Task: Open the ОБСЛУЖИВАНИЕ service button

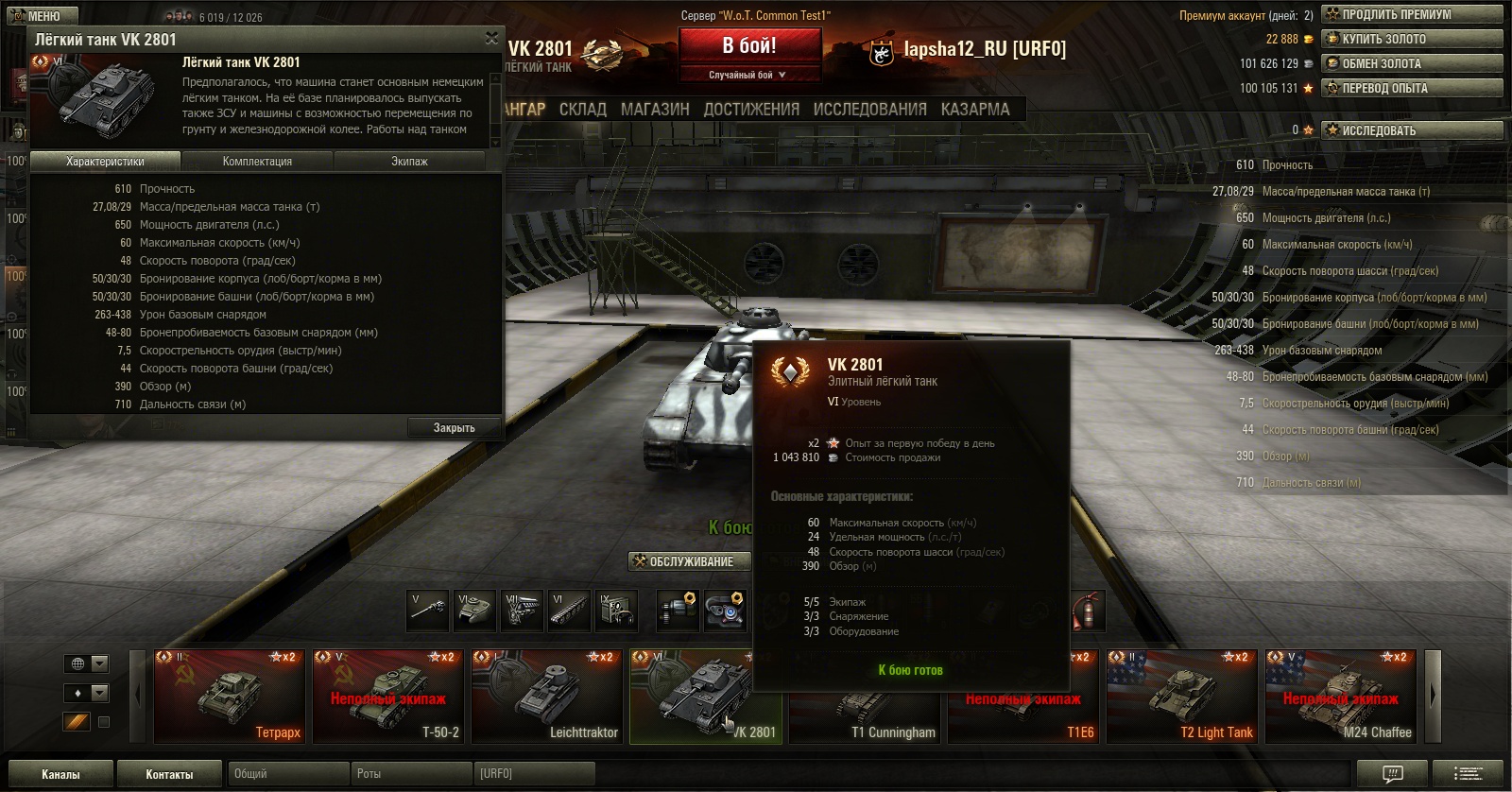Action: (690, 561)
